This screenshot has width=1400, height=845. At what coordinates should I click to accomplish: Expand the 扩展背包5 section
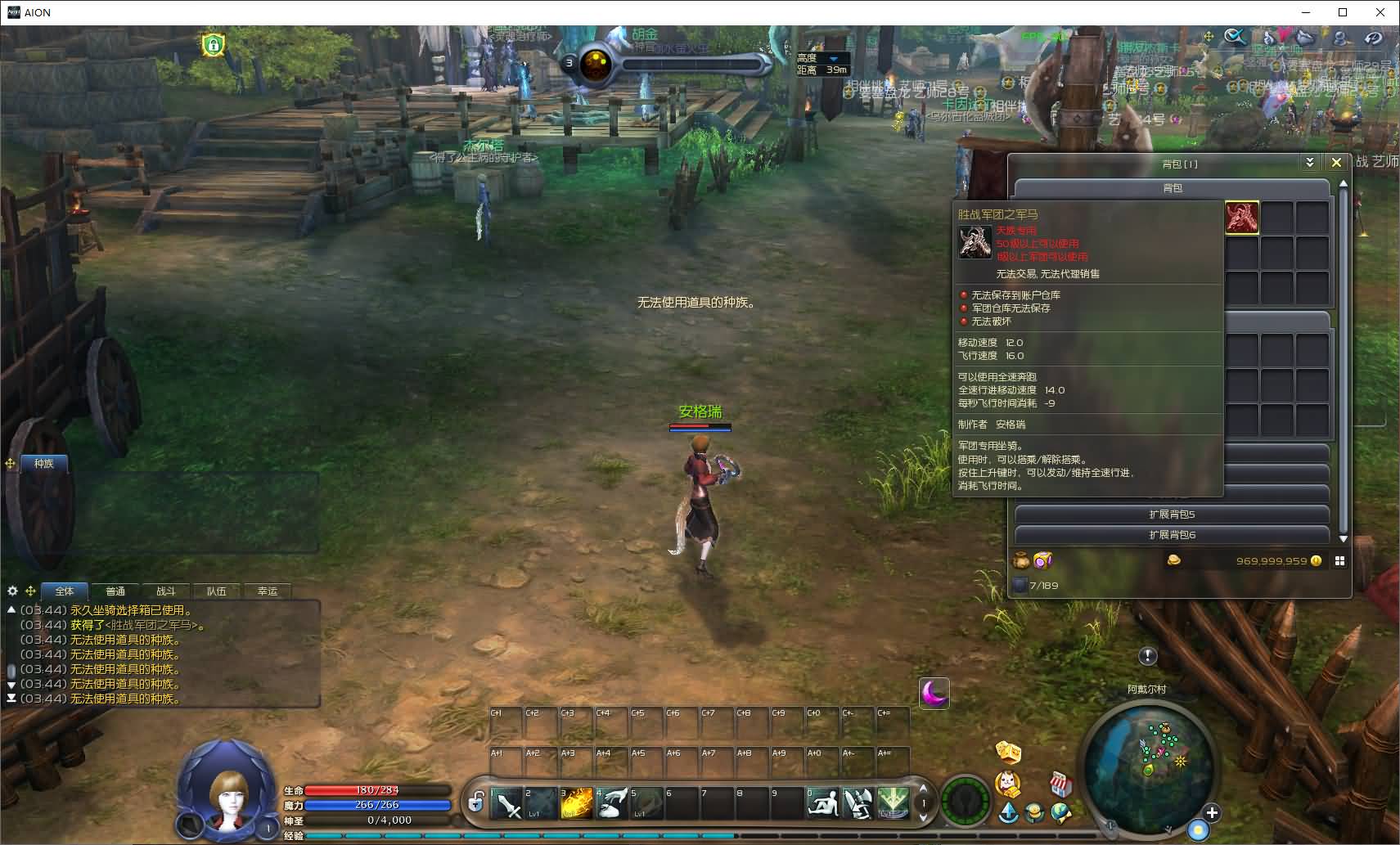pos(1172,515)
